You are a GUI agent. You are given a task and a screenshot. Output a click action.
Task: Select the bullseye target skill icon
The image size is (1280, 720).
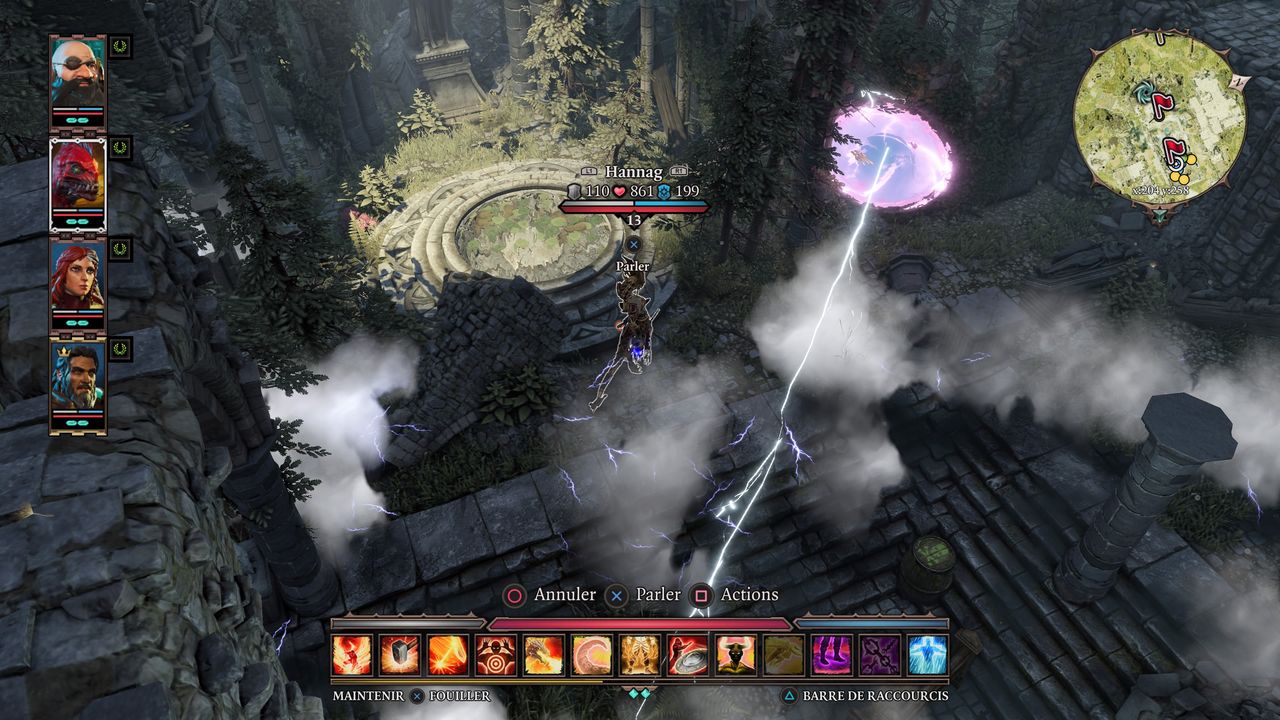coord(496,655)
